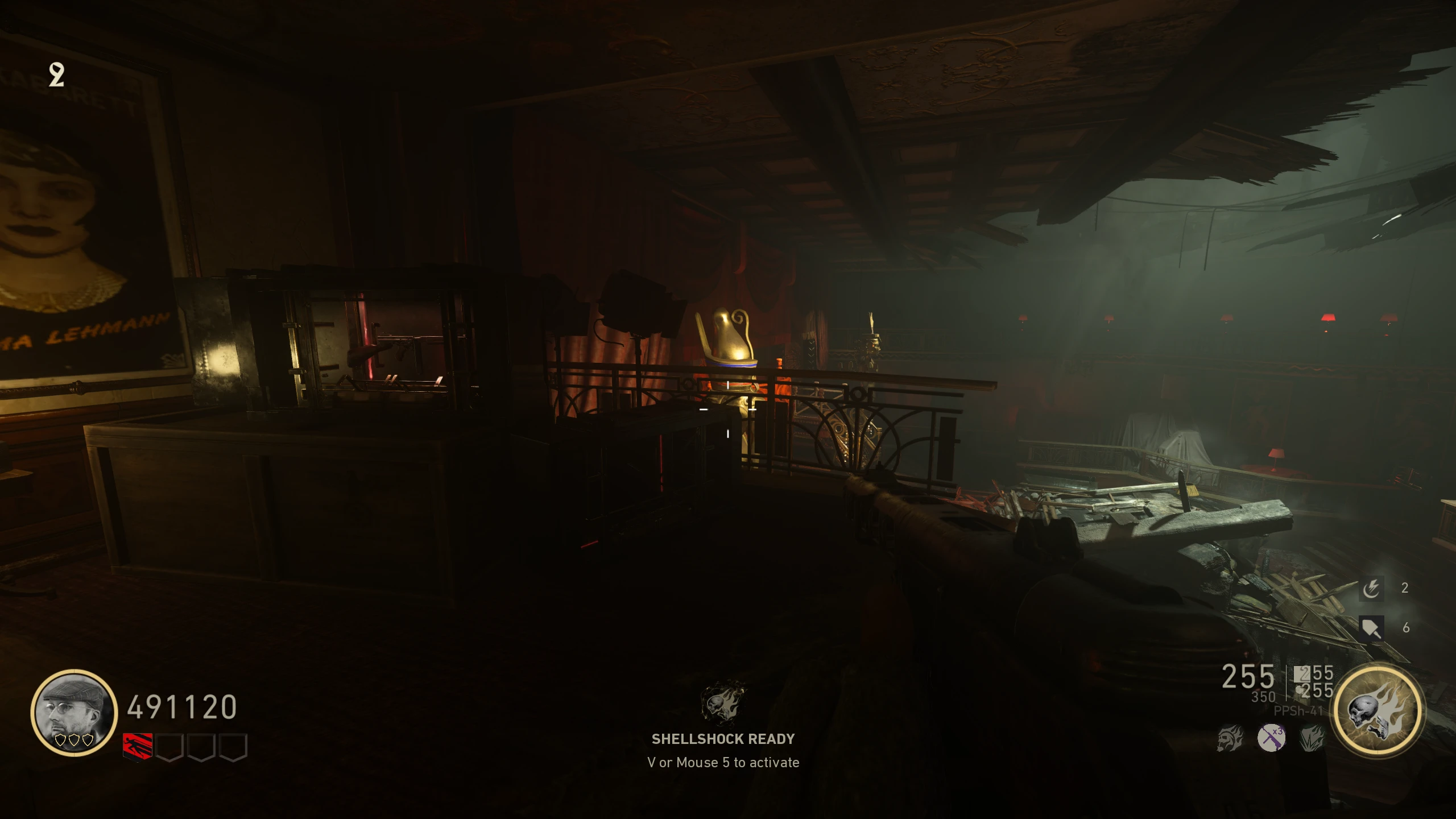The width and height of the screenshot is (1456, 819).
Task: Click the purple x3 weapon mod icon
Action: (x=1271, y=738)
